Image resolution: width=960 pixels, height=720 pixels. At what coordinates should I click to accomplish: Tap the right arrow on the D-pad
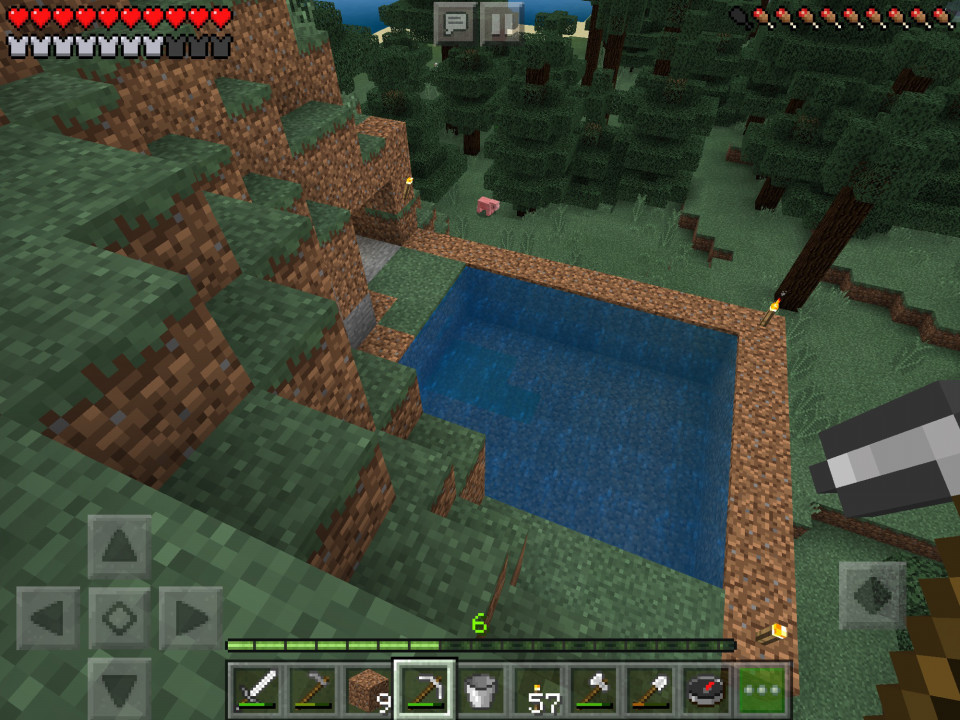[x=191, y=618]
